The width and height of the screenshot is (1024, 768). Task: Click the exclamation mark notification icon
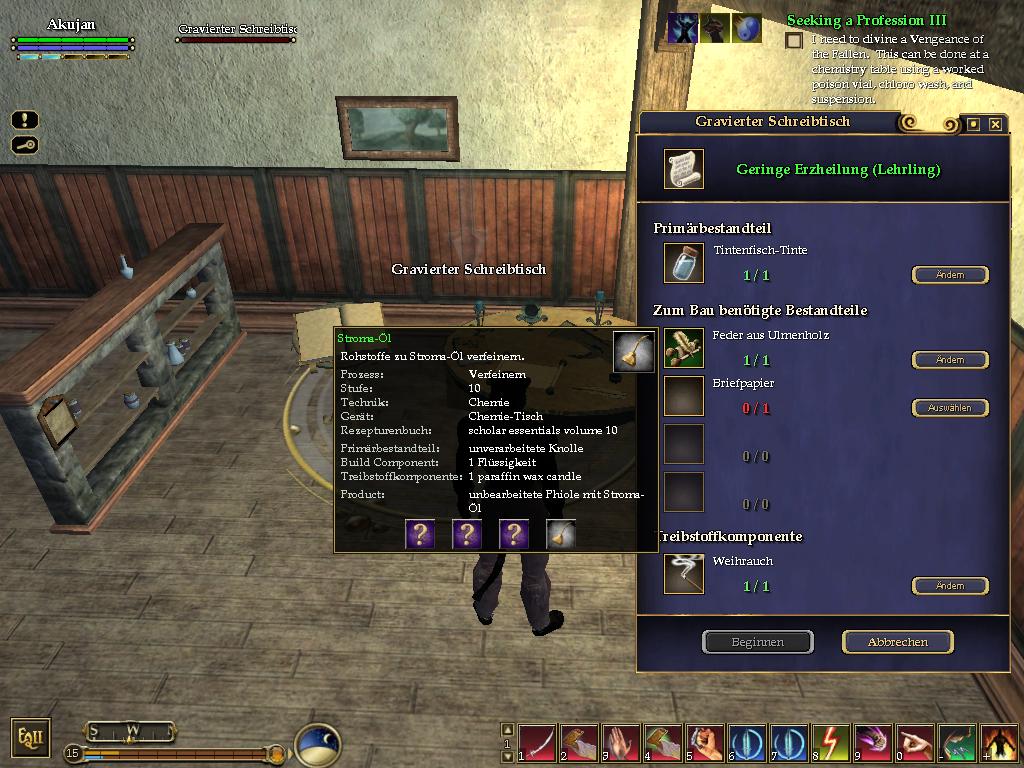25,120
